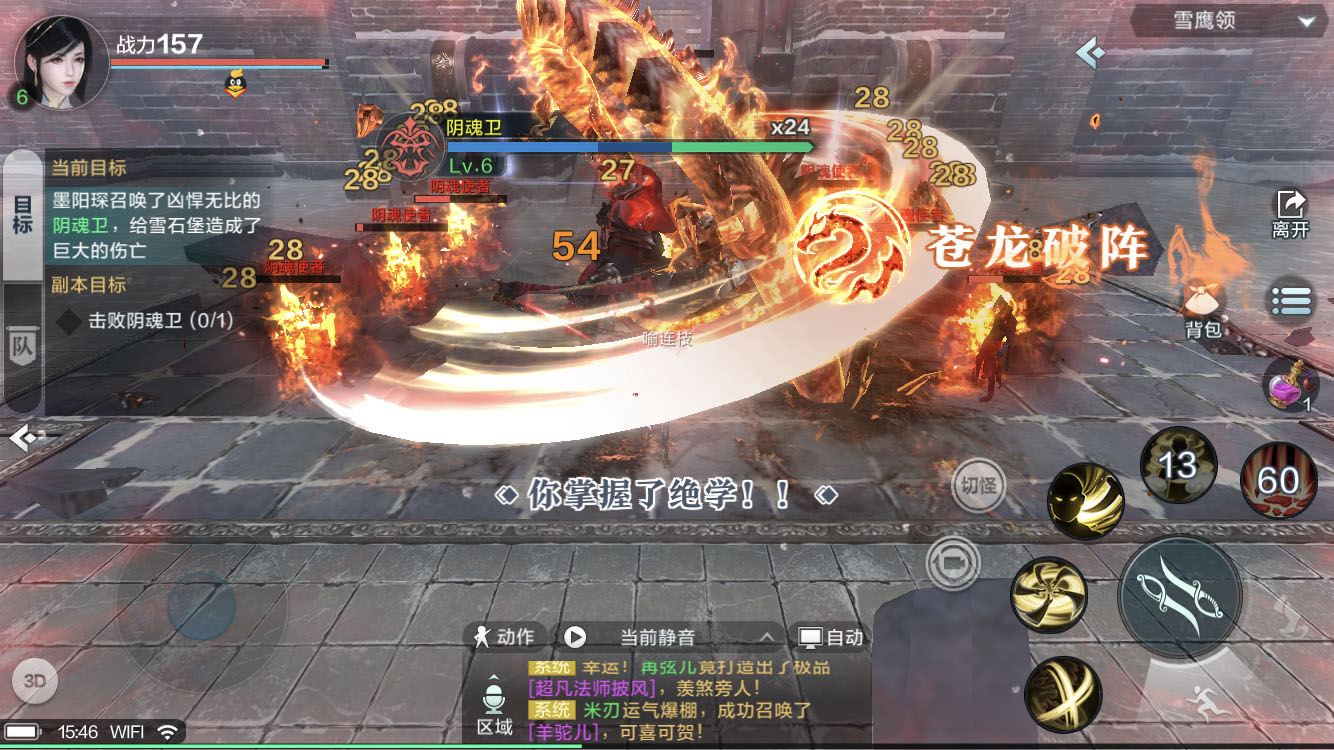Viewport: 1334px width, 750px height.
Task: Click the camera lock round button
Action: tap(951, 562)
